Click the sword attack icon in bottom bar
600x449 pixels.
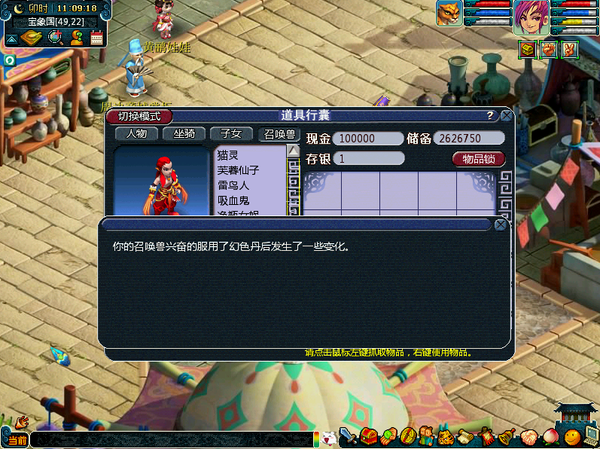[348, 437]
